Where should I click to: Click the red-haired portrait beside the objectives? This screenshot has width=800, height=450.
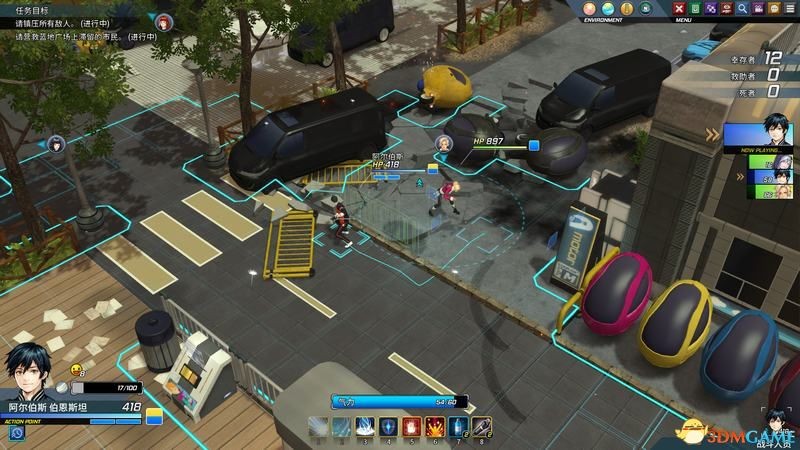coord(164,22)
